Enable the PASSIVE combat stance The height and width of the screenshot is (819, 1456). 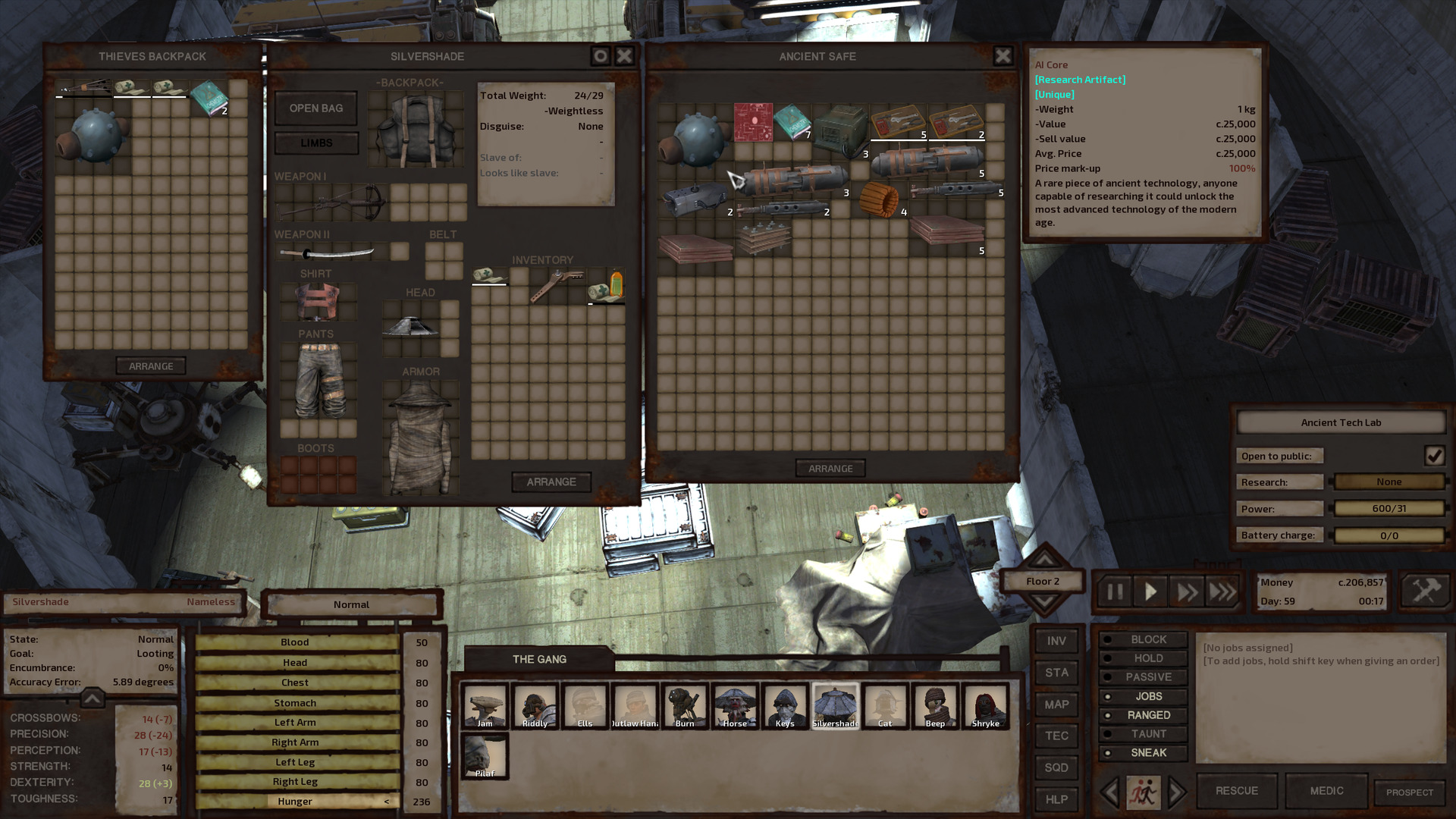[x=1143, y=676]
